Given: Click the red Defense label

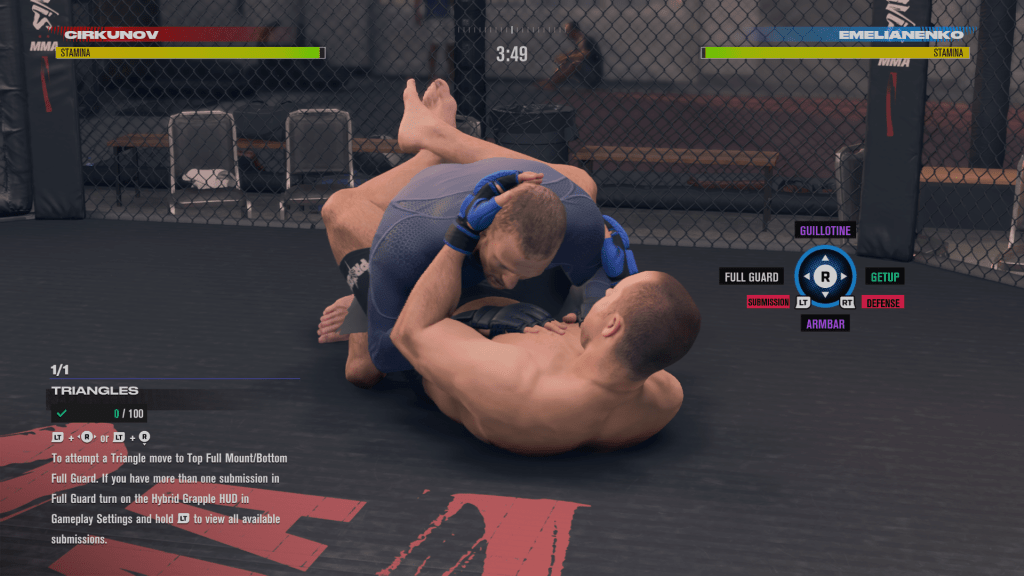Looking at the screenshot, I should click(x=882, y=302).
